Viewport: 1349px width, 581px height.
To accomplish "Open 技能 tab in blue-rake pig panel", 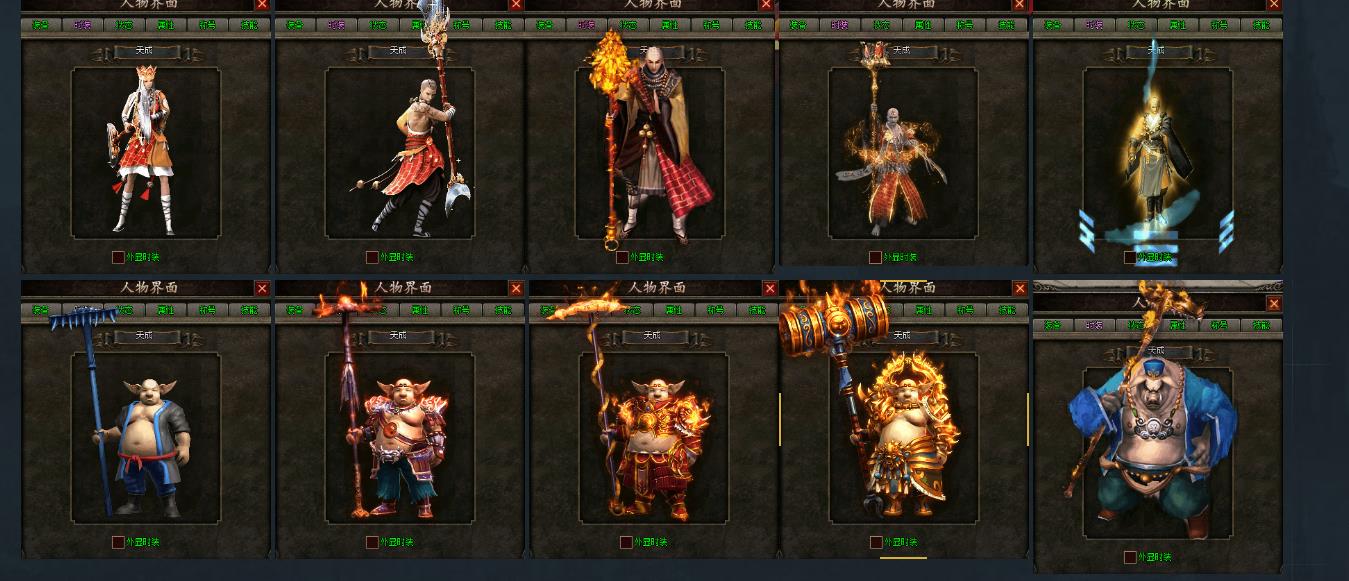I will coord(250,310).
